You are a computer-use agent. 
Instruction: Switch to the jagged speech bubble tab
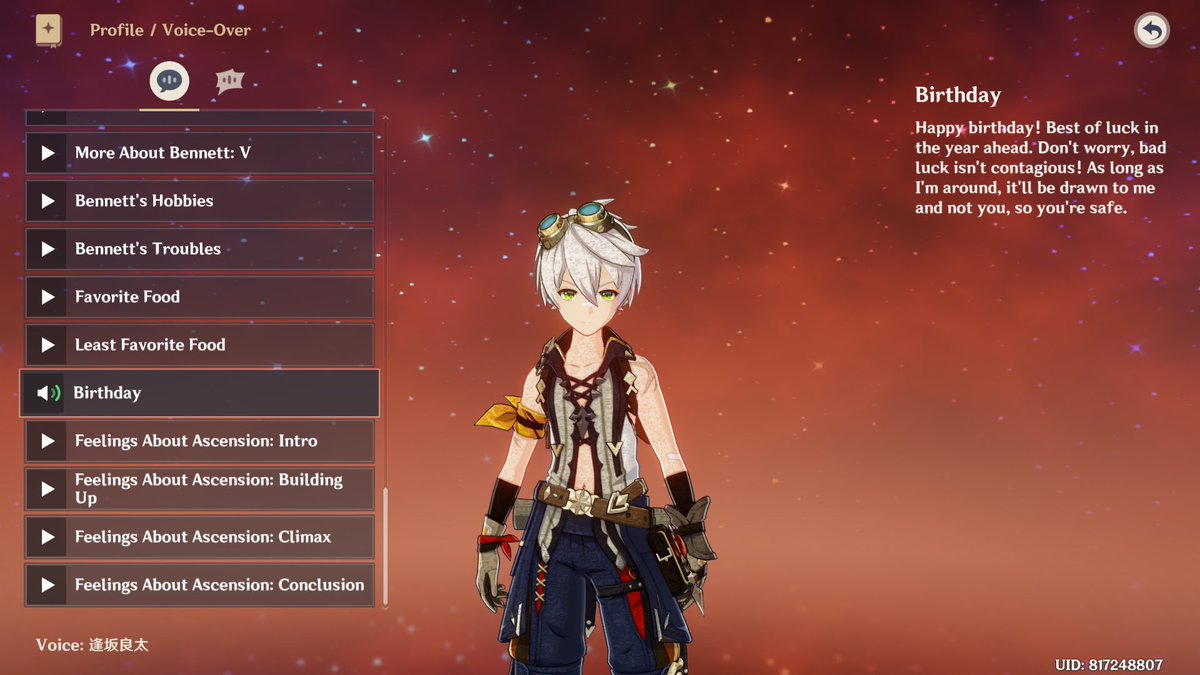pyautogui.click(x=230, y=81)
